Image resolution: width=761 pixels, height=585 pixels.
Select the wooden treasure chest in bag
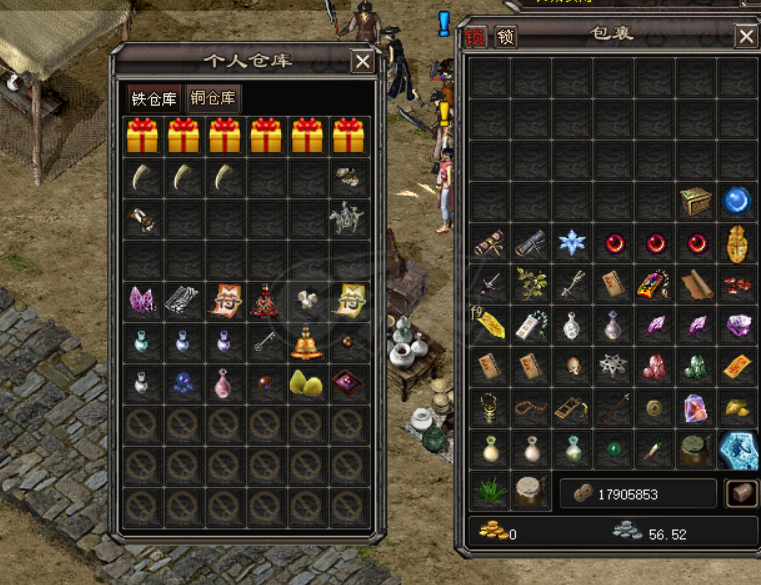[x=696, y=201]
